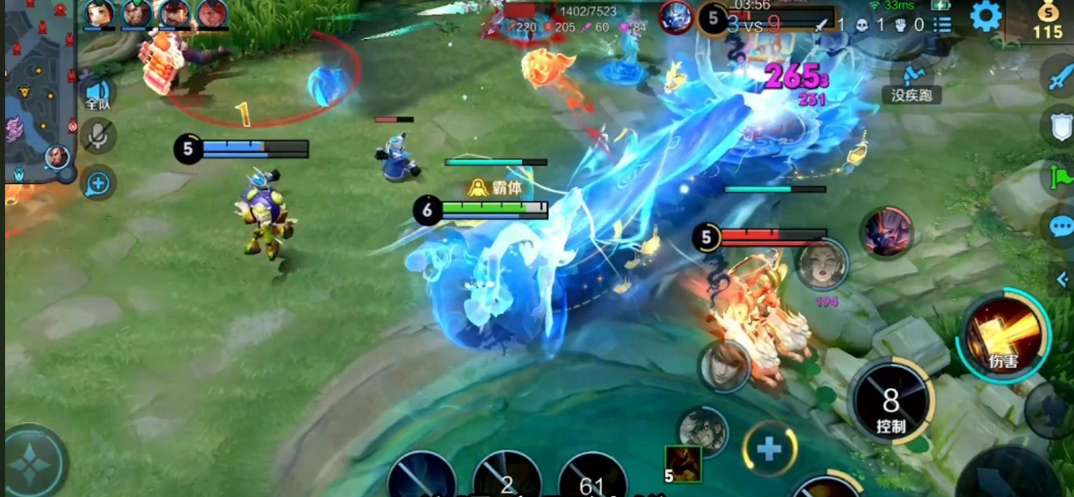Screen dimensions: 1074x497
Task: Send the 没疾跑 quick signal
Action: point(911,80)
